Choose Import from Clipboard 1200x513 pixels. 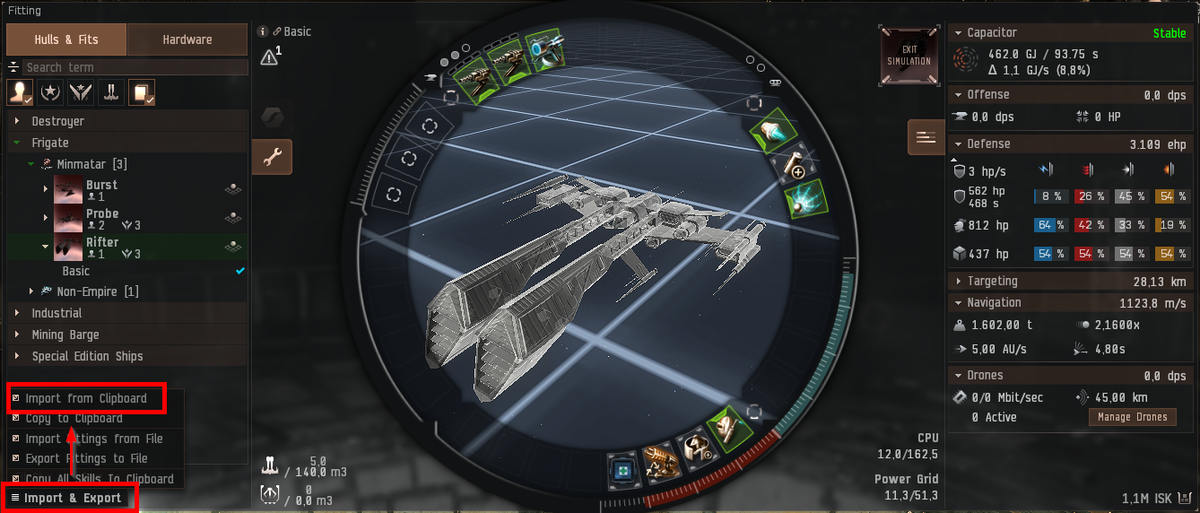[86, 398]
